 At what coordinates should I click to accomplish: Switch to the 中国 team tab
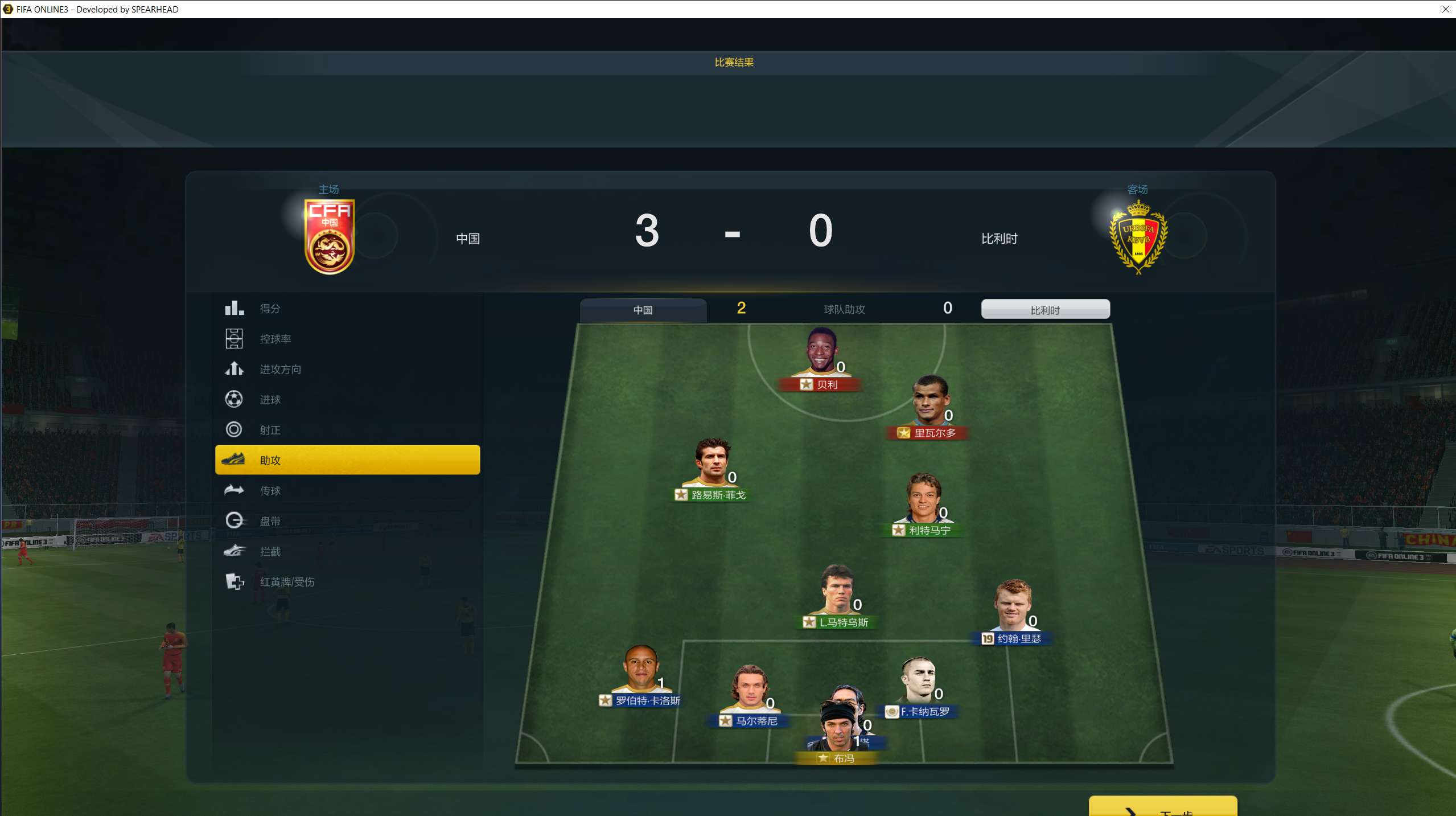pyautogui.click(x=643, y=310)
